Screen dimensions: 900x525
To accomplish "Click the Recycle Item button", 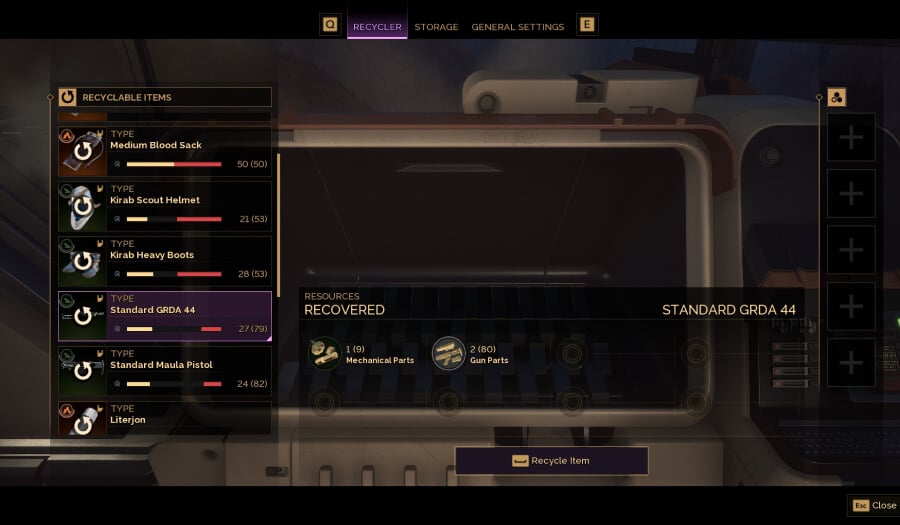I will [x=551, y=461].
